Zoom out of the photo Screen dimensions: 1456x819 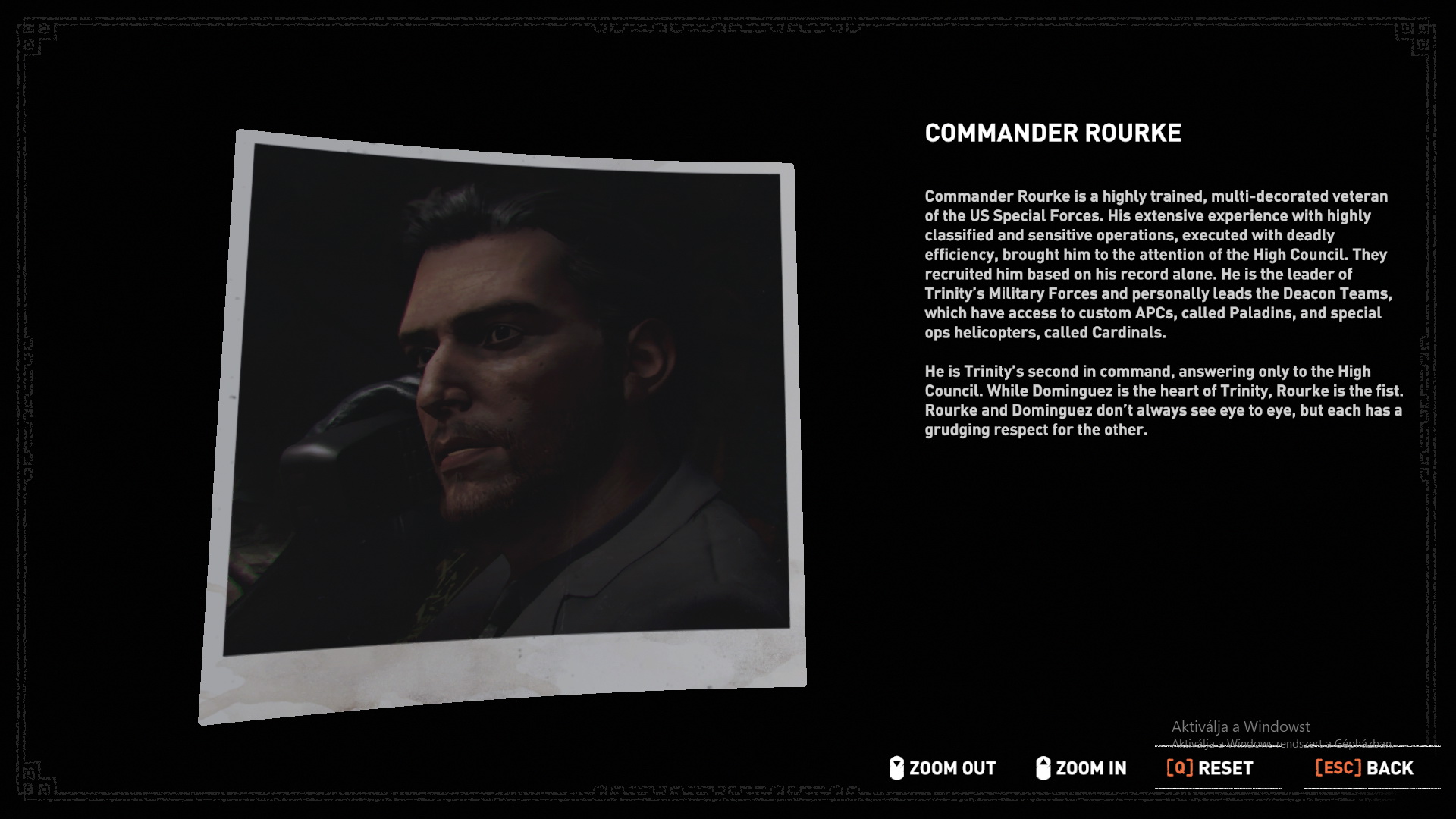coord(943,768)
